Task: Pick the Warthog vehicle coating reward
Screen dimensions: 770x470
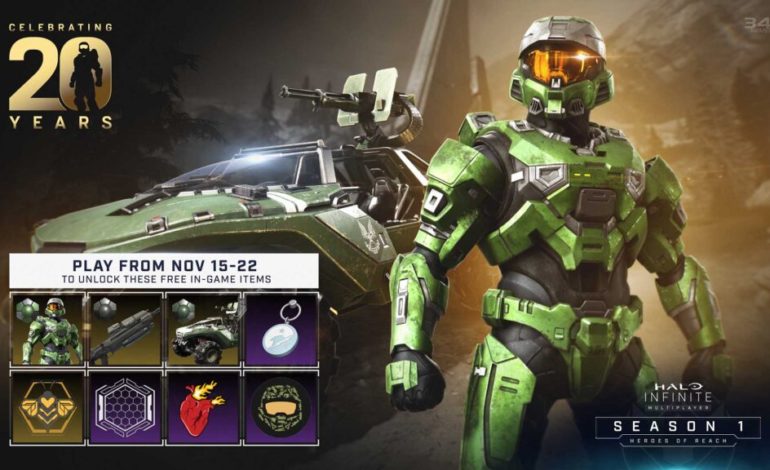Action: [x=202, y=329]
